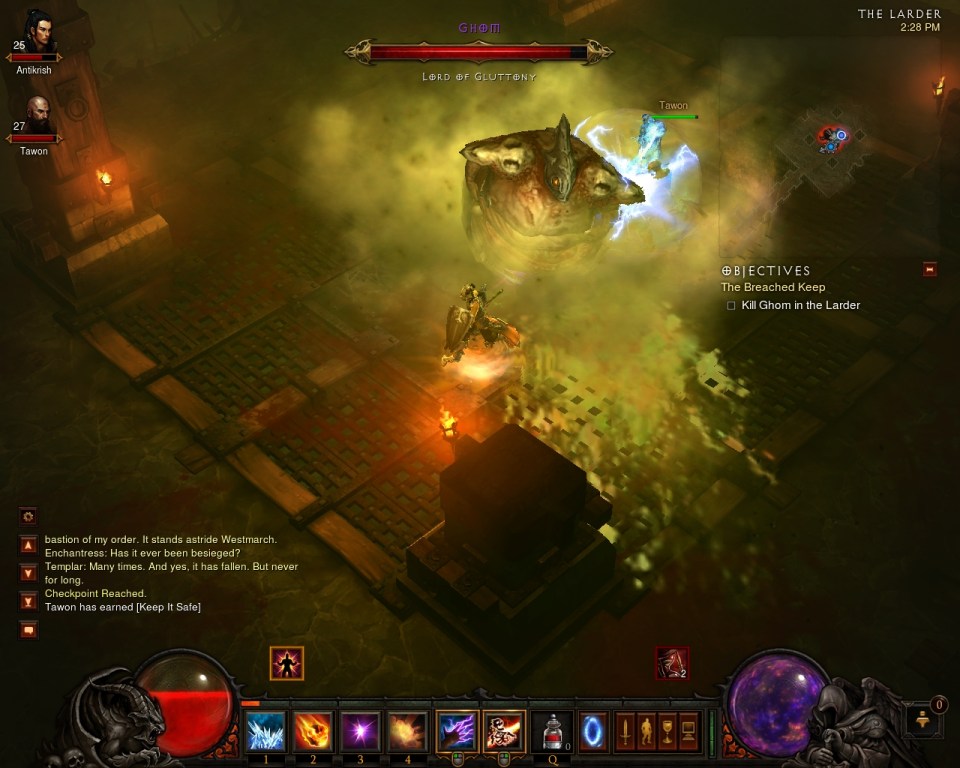The height and width of the screenshot is (768, 960).
Task: Activate the ice shards skill in slot 1
Action: click(x=265, y=731)
